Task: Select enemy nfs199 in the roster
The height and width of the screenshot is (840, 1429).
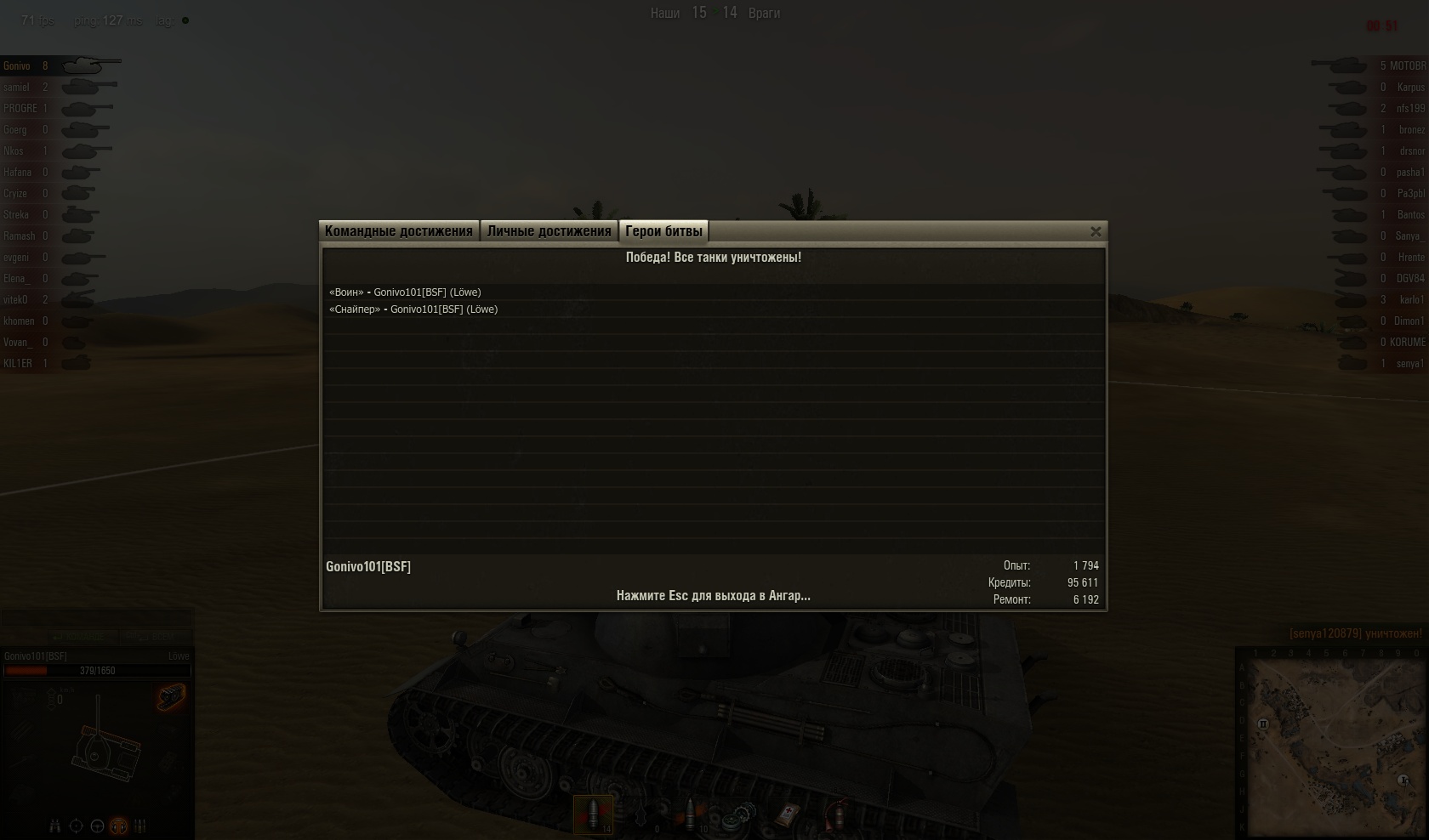Action: [x=1410, y=109]
